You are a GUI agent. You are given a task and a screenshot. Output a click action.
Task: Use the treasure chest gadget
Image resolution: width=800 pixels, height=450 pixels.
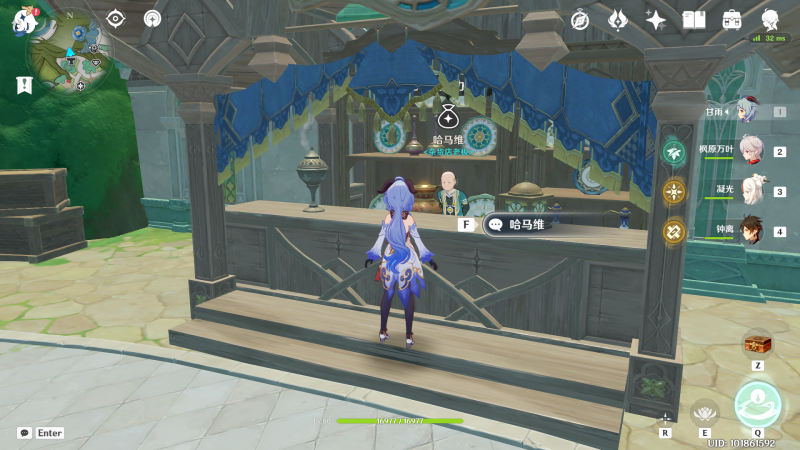tap(758, 344)
